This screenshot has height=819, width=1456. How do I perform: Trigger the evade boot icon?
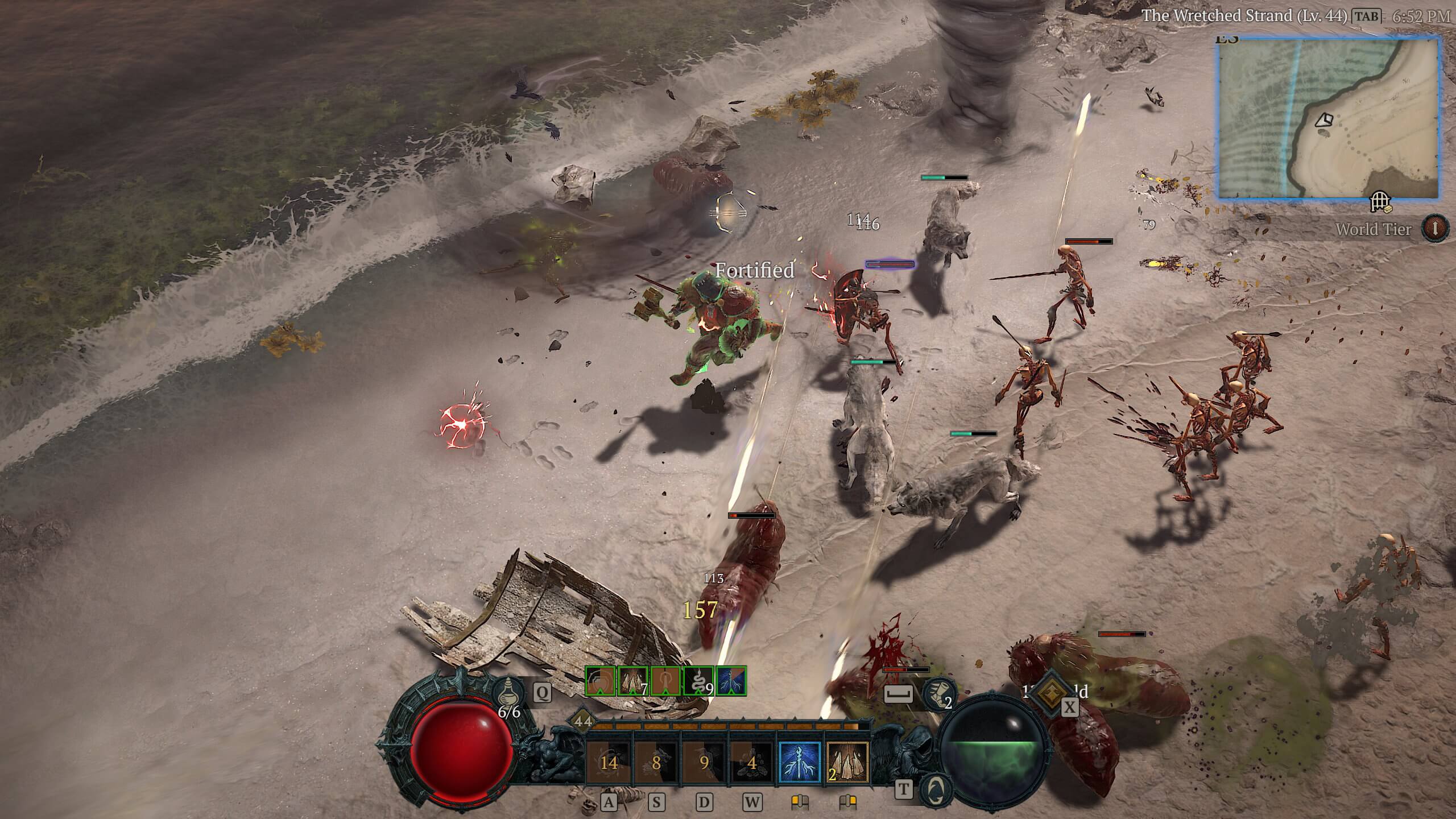(937, 694)
